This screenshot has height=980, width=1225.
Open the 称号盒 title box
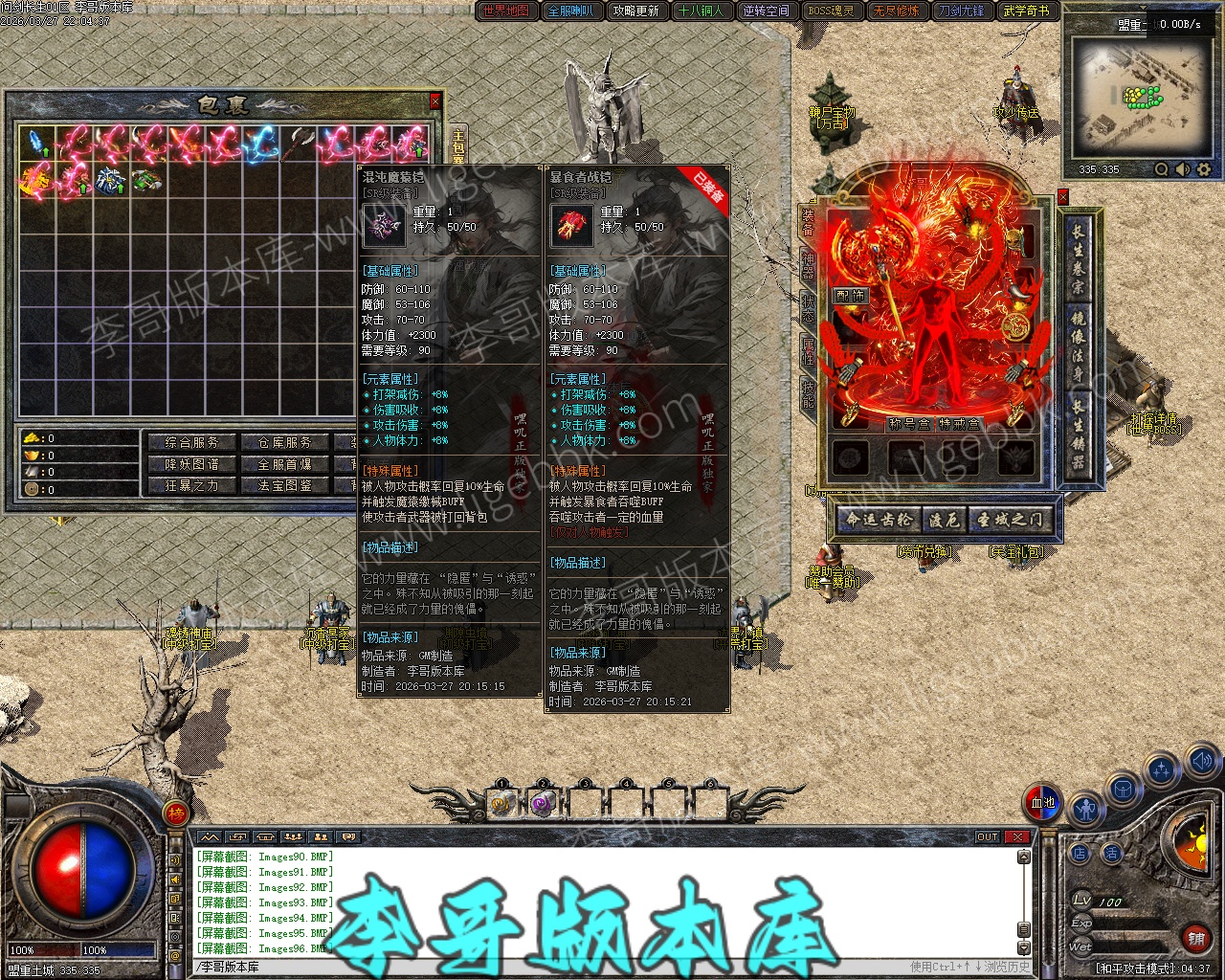909,424
